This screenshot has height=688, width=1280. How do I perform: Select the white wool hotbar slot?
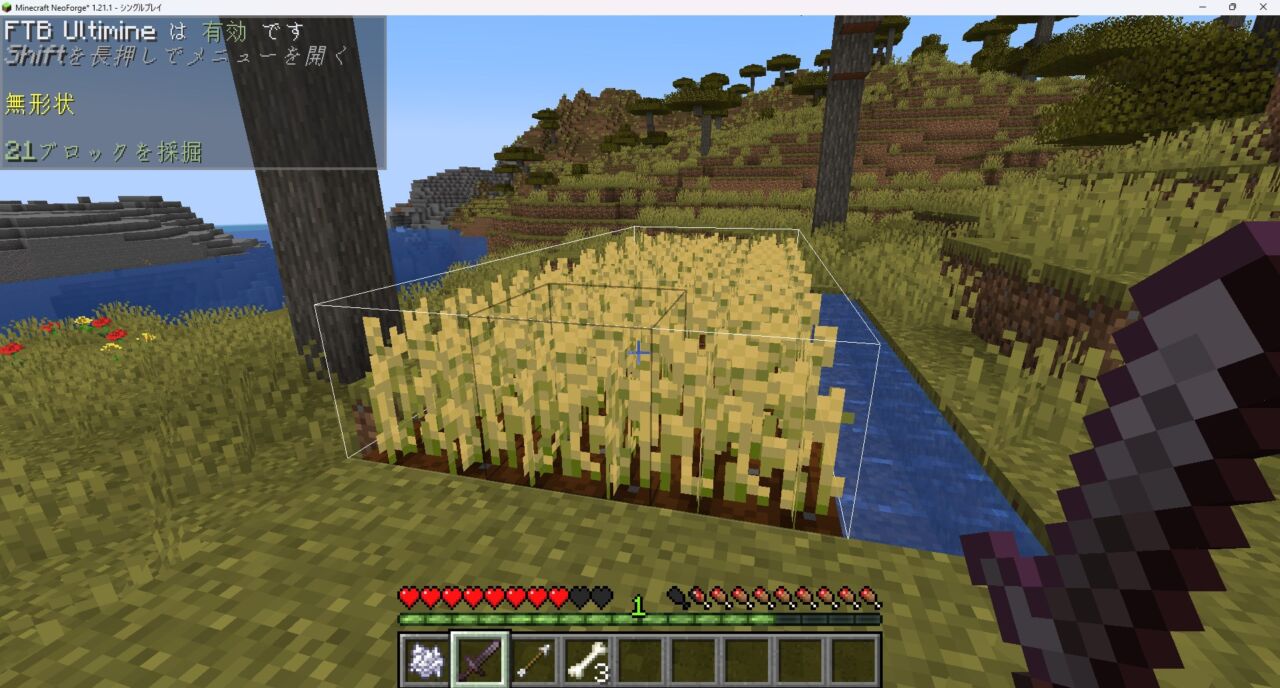tap(426, 661)
